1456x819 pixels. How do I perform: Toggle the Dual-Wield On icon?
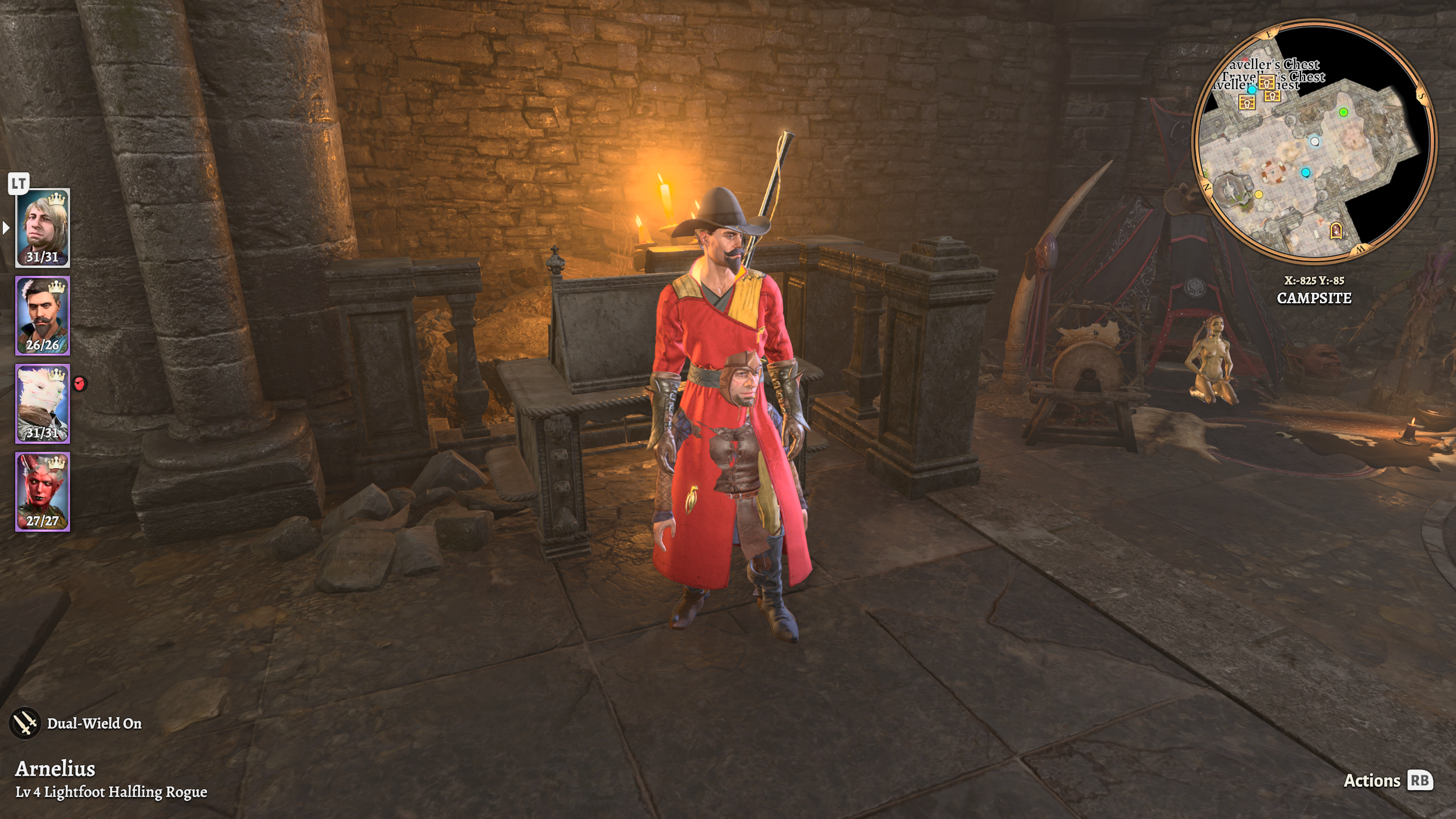(x=25, y=723)
